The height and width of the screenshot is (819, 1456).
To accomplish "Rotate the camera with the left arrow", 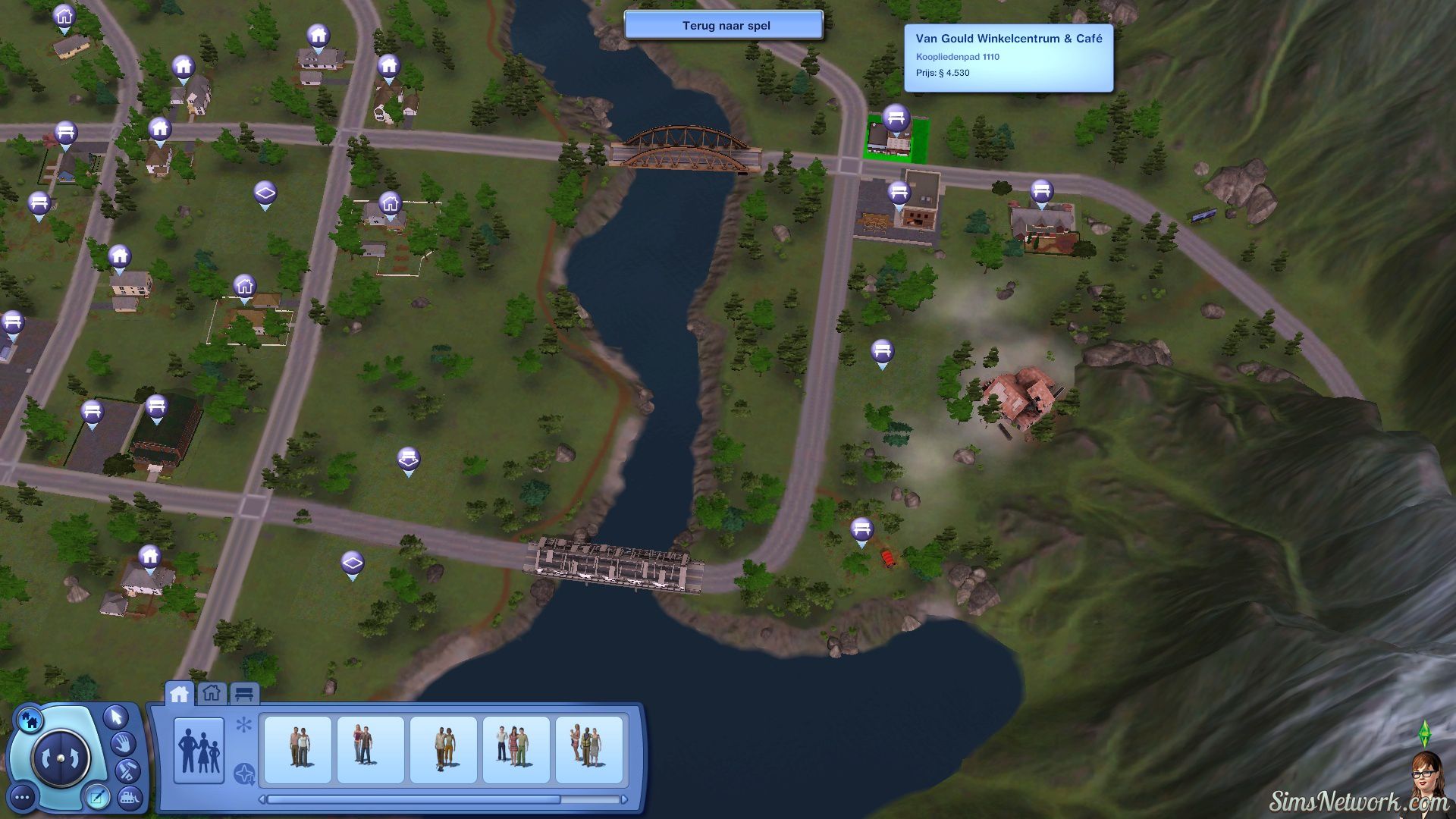I will pos(49,758).
